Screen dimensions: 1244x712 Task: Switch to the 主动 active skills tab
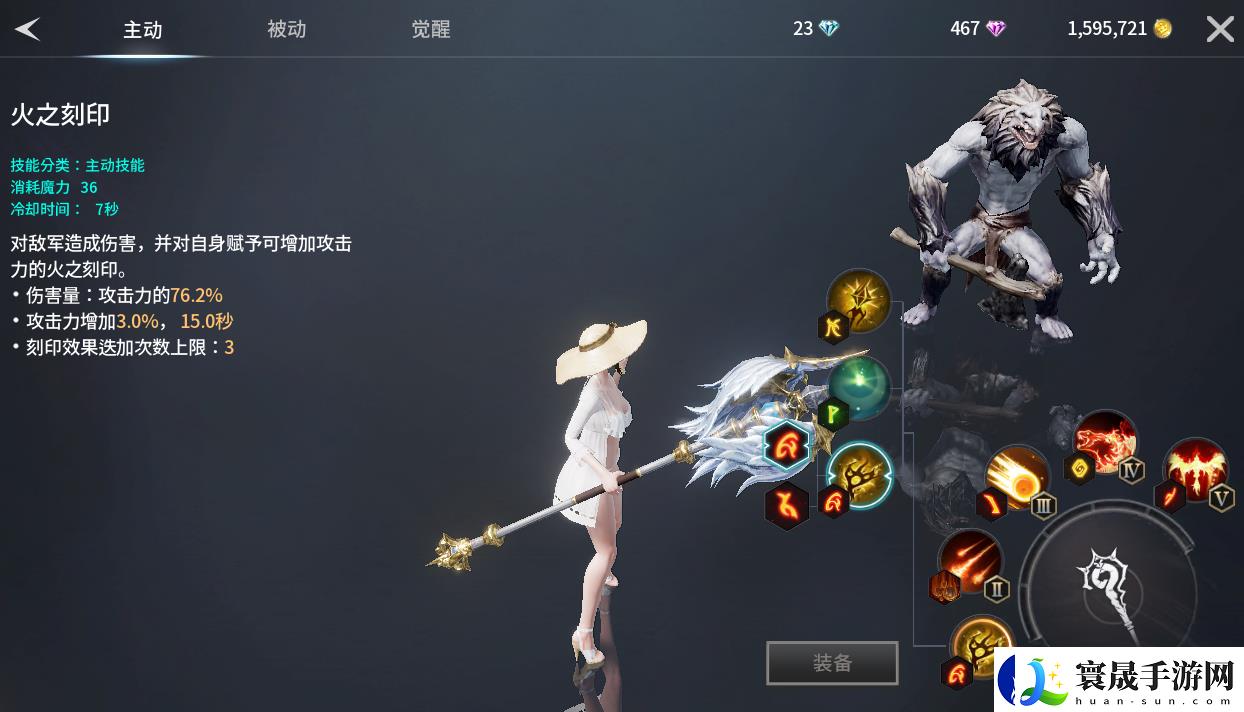coord(142,30)
